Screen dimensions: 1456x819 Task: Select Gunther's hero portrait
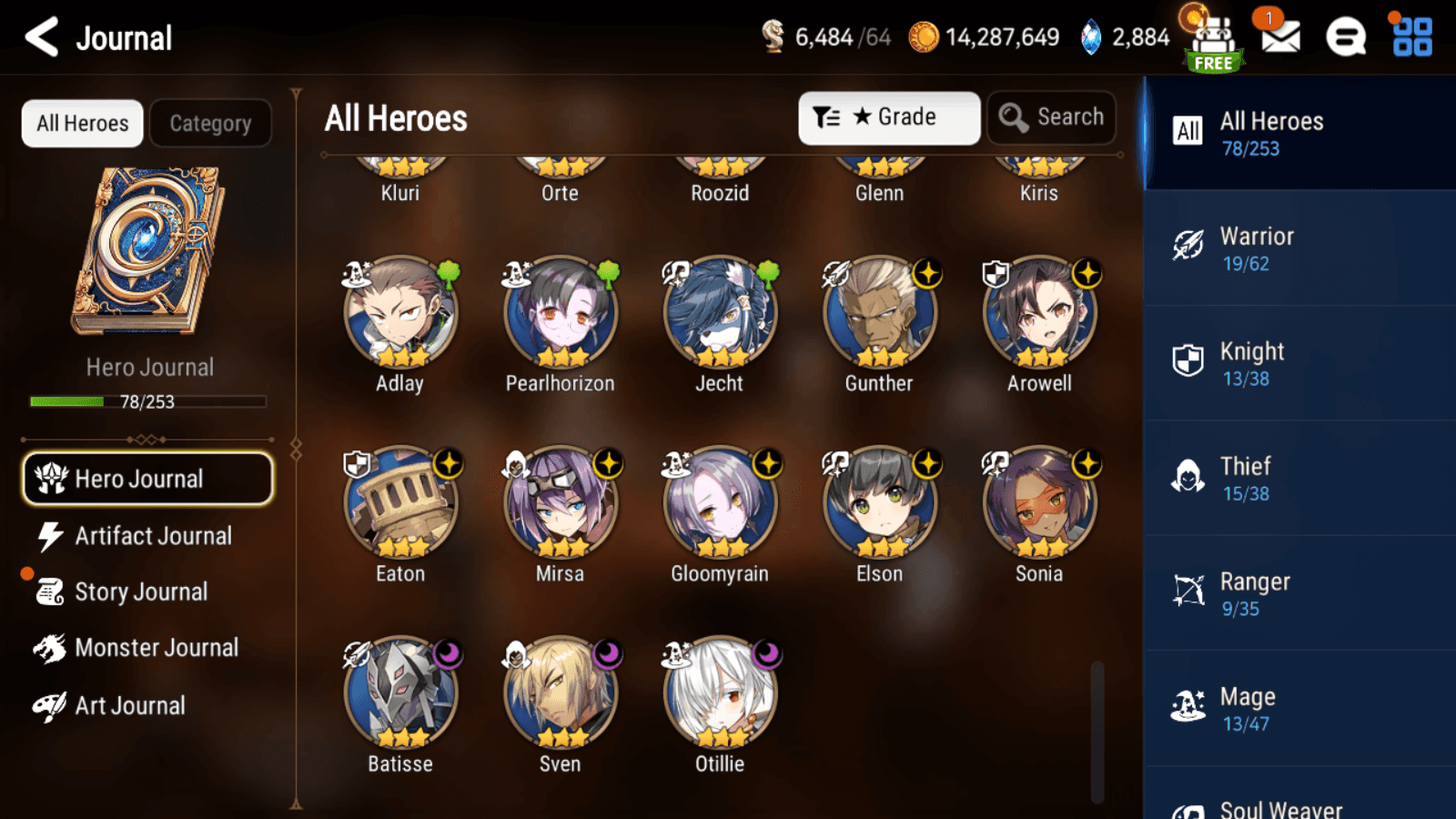coord(878,313)
